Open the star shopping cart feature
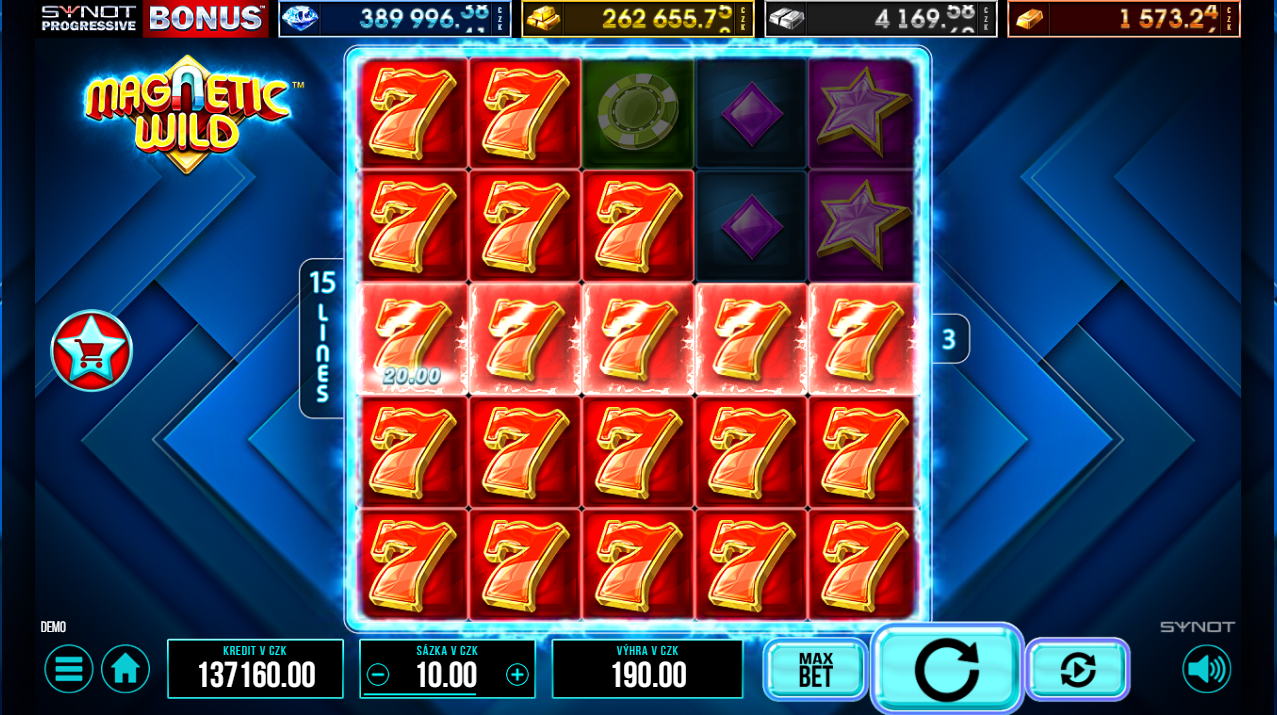The image size is (1277, 715). click(x=91, y=351)
